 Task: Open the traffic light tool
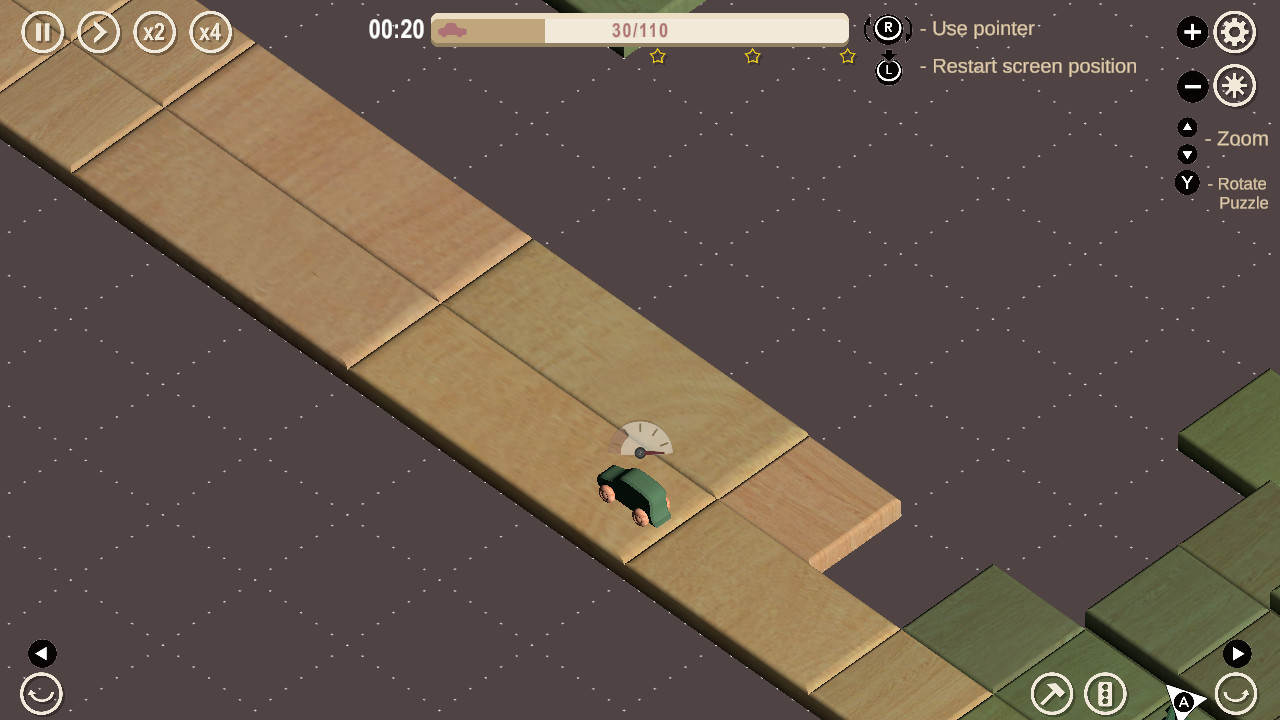pos(1104,693)
